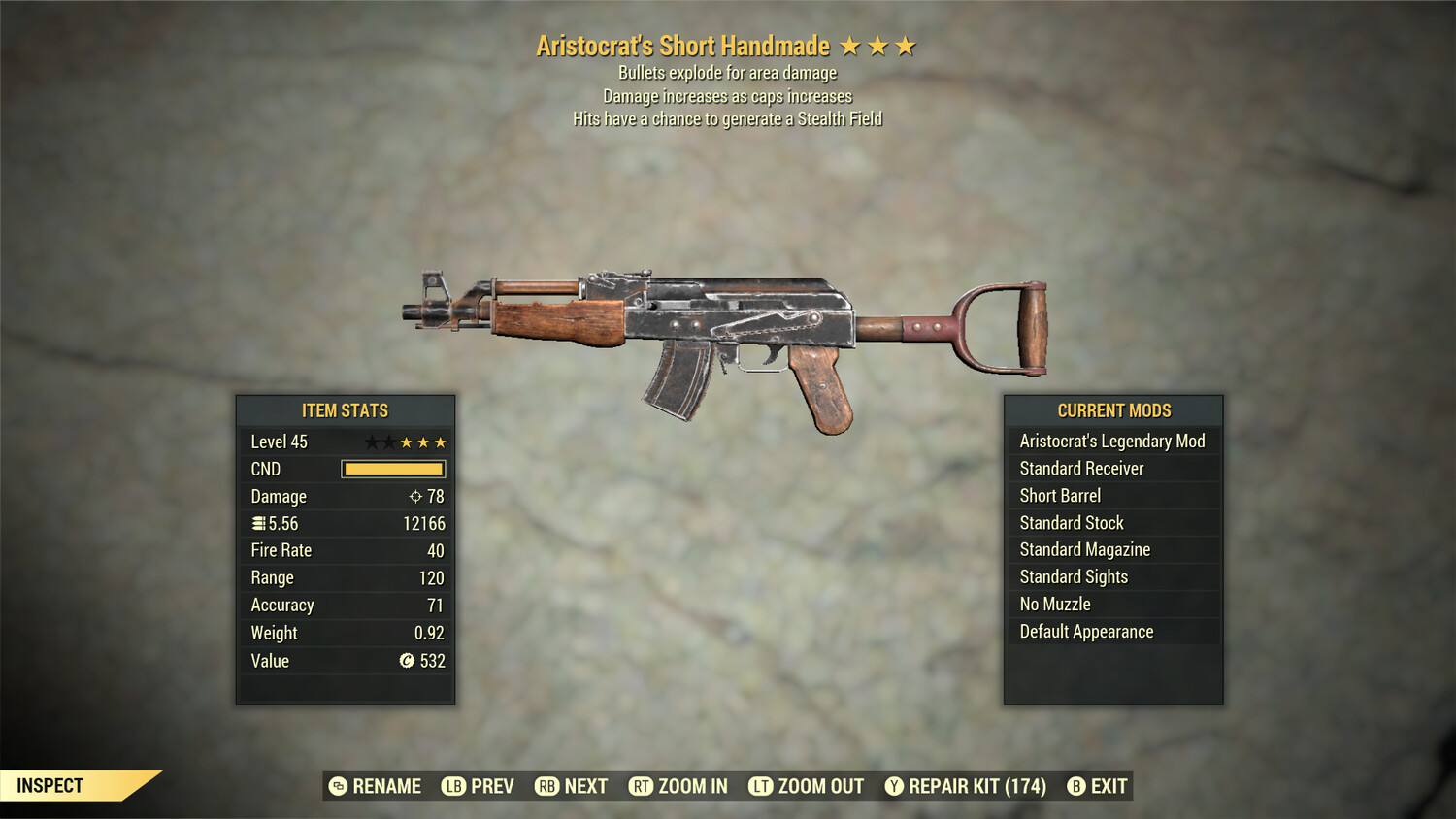
Task: Click the LB icon for previous item
Action: [452, 786]
